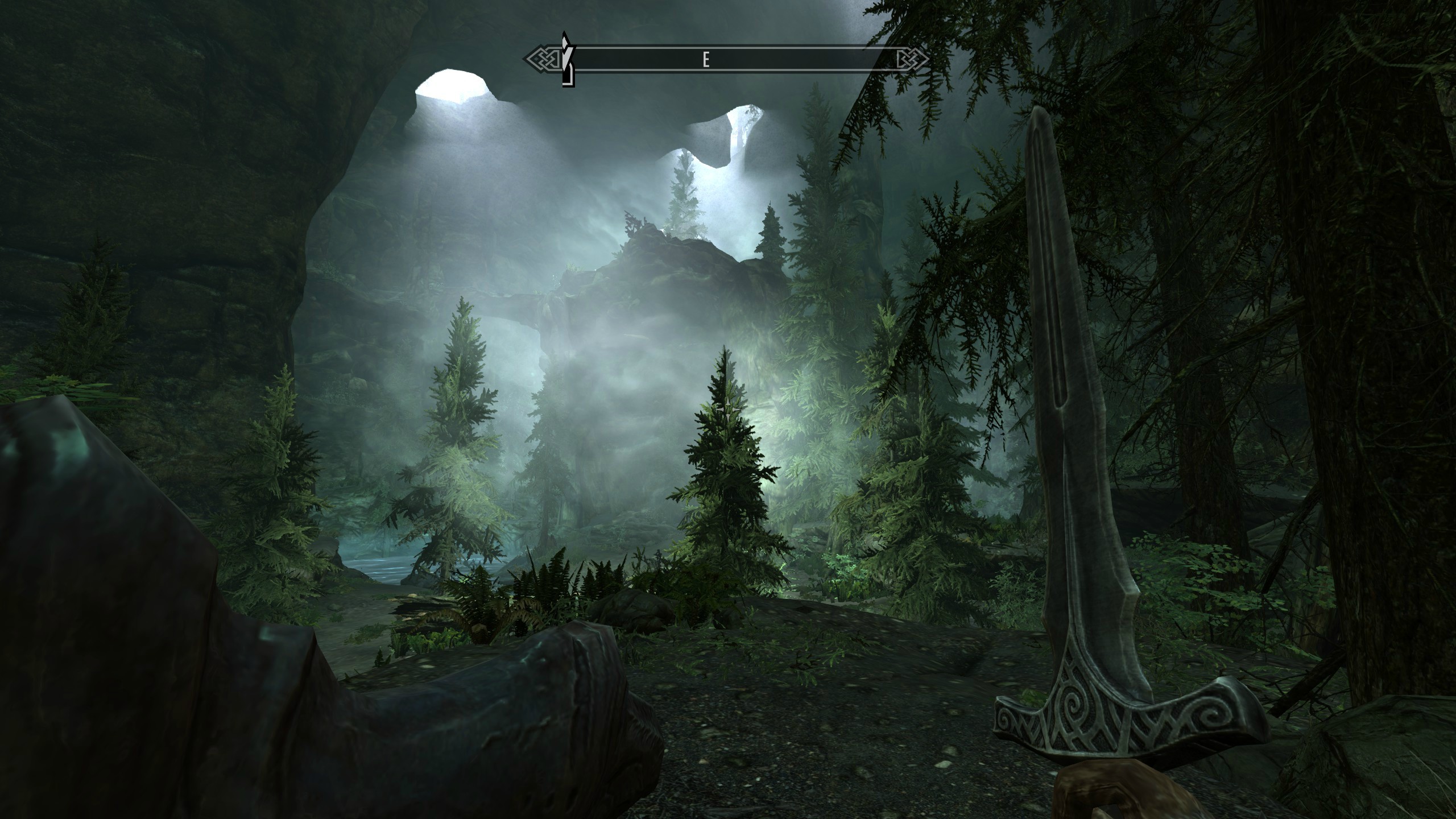Click the quest objective marker on the compass
The height and width of the screenshot is (819, 1456).
566,60
